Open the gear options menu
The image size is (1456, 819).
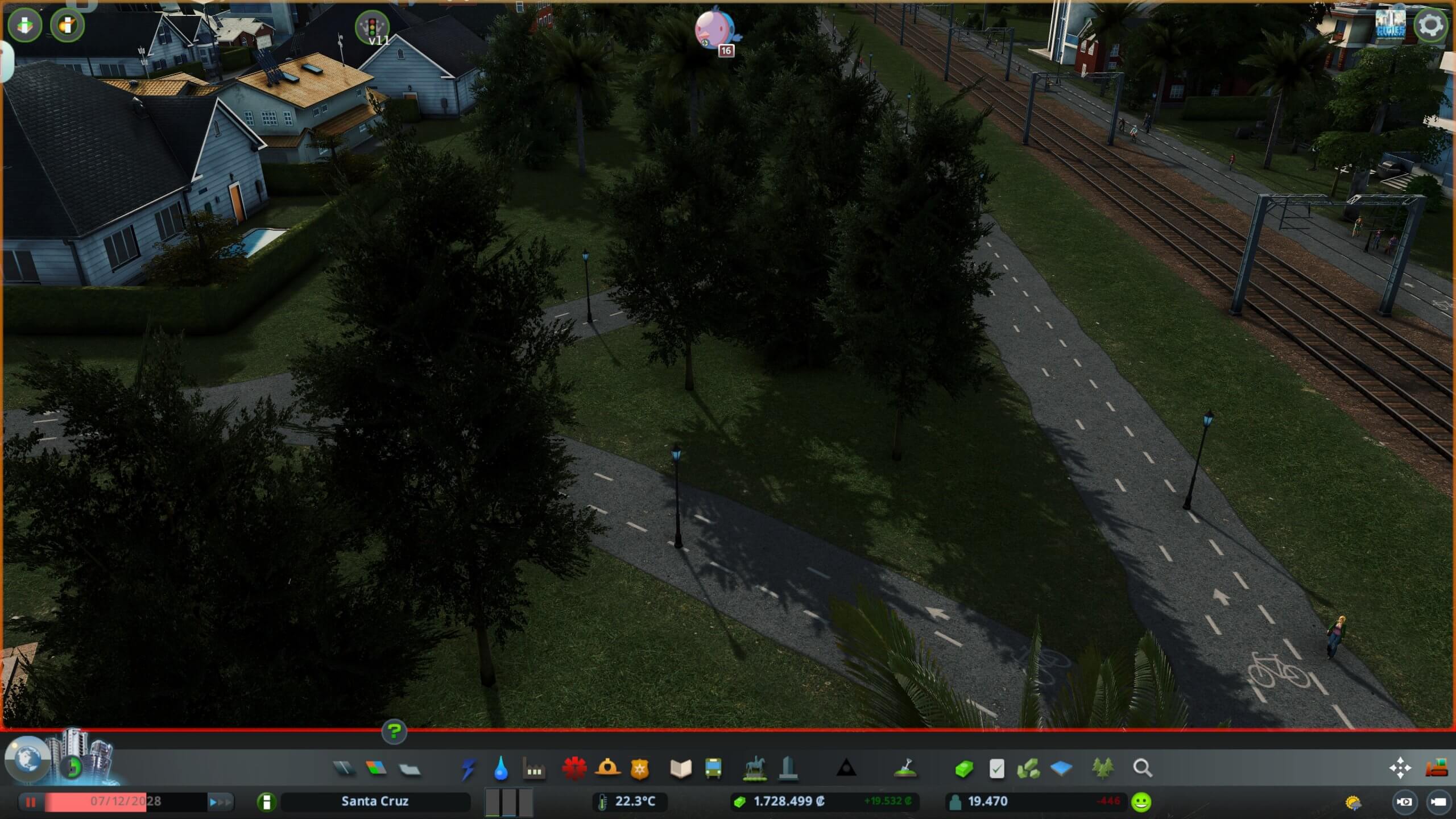(x=1430, y=26)
